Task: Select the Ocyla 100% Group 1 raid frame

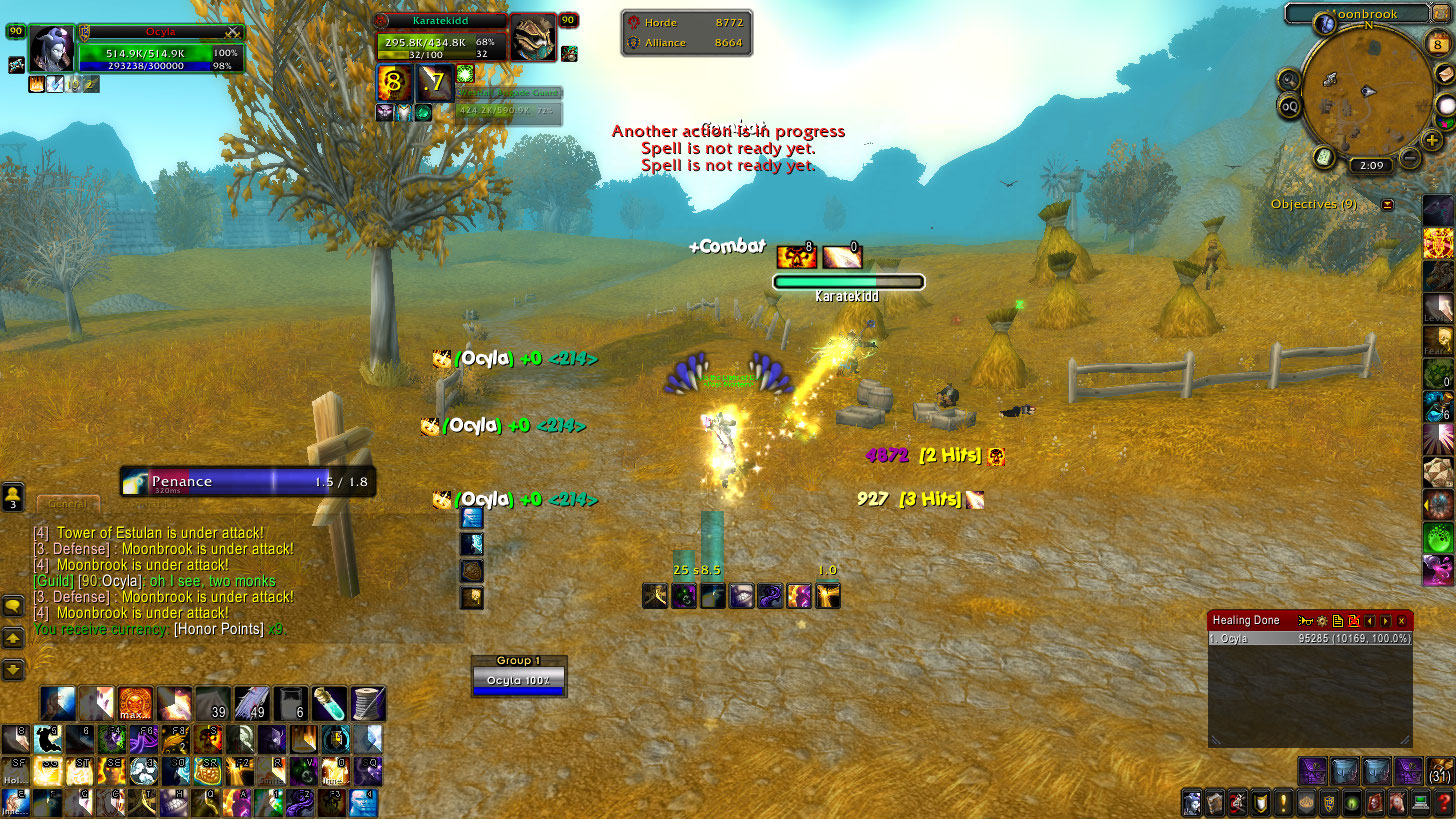Action: (x=518, y=680)
